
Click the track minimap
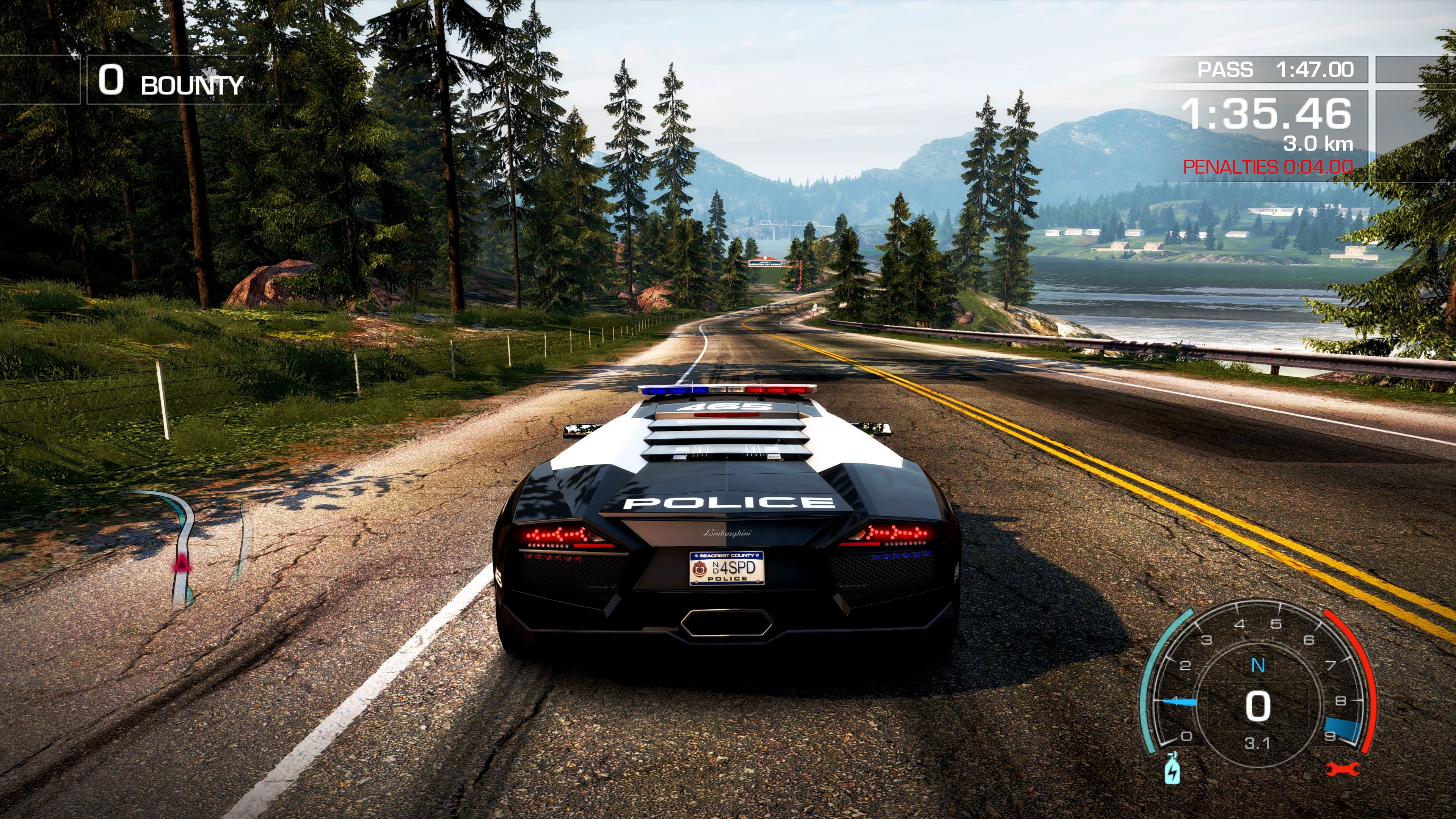pos(187,546)
